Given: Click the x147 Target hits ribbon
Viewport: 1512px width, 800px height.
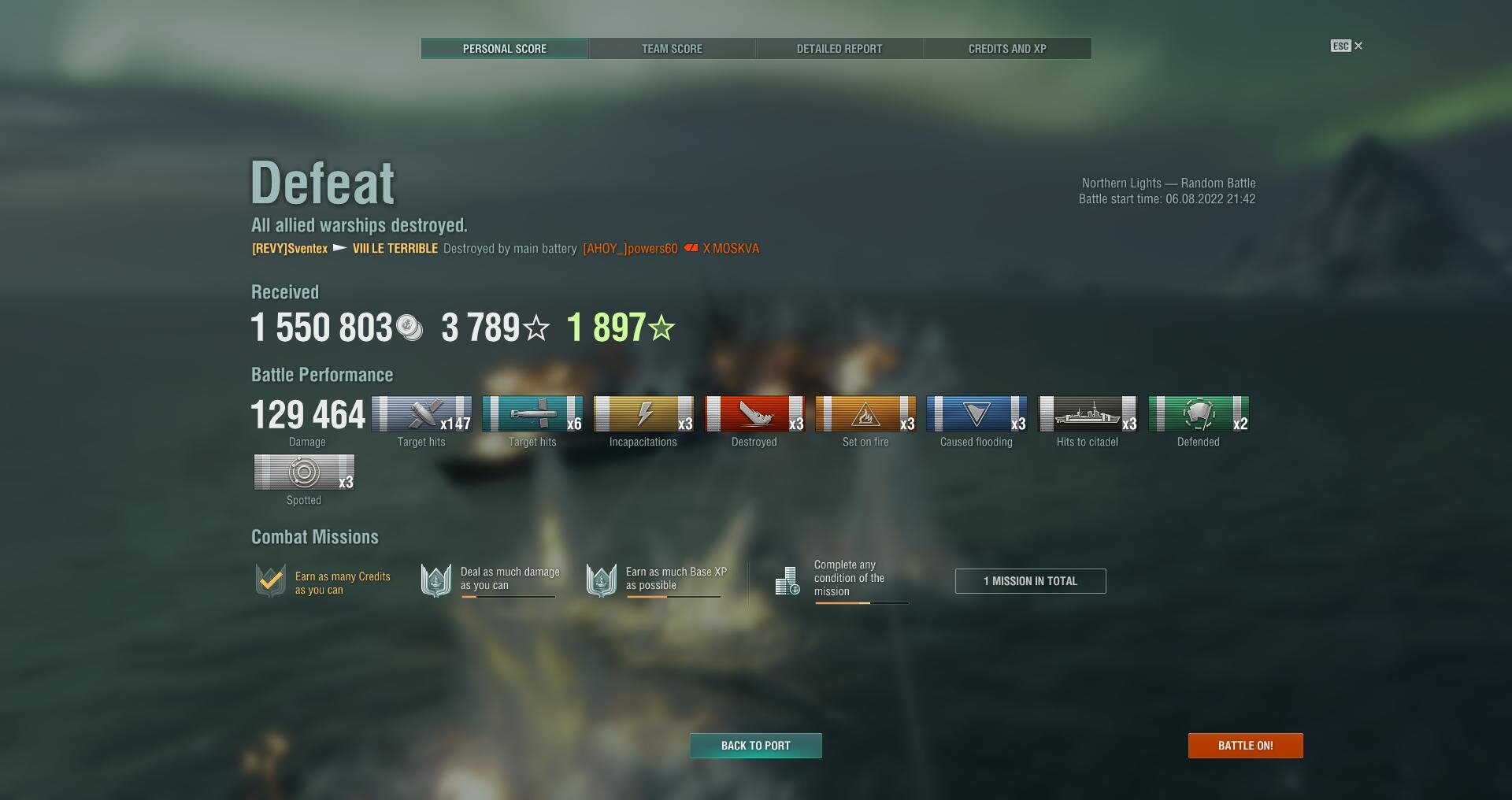Looking at the screenshot, I should 421,414.
